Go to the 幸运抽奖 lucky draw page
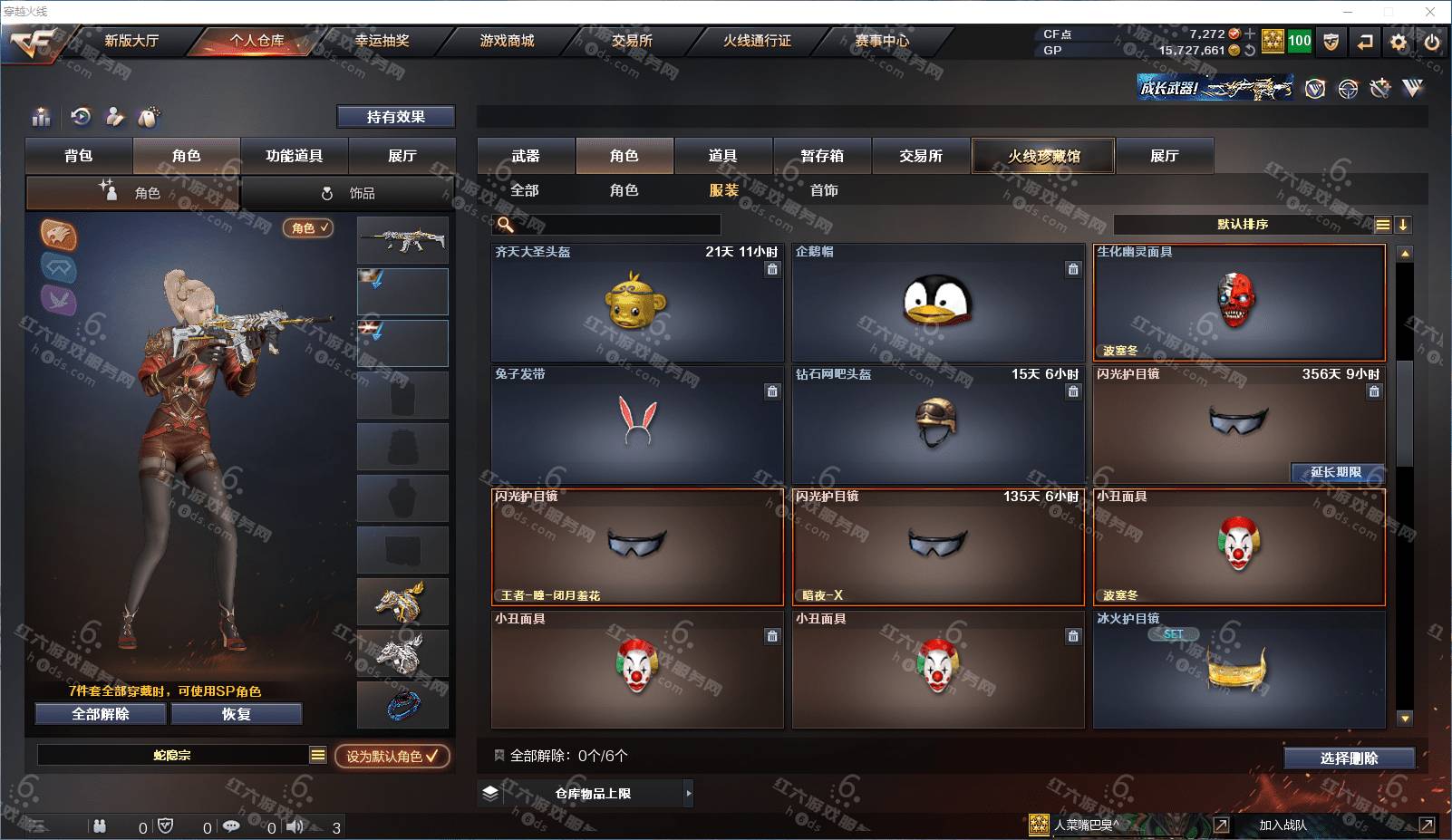The width and height of the screenshot is (1452, 840). (382, 41)
